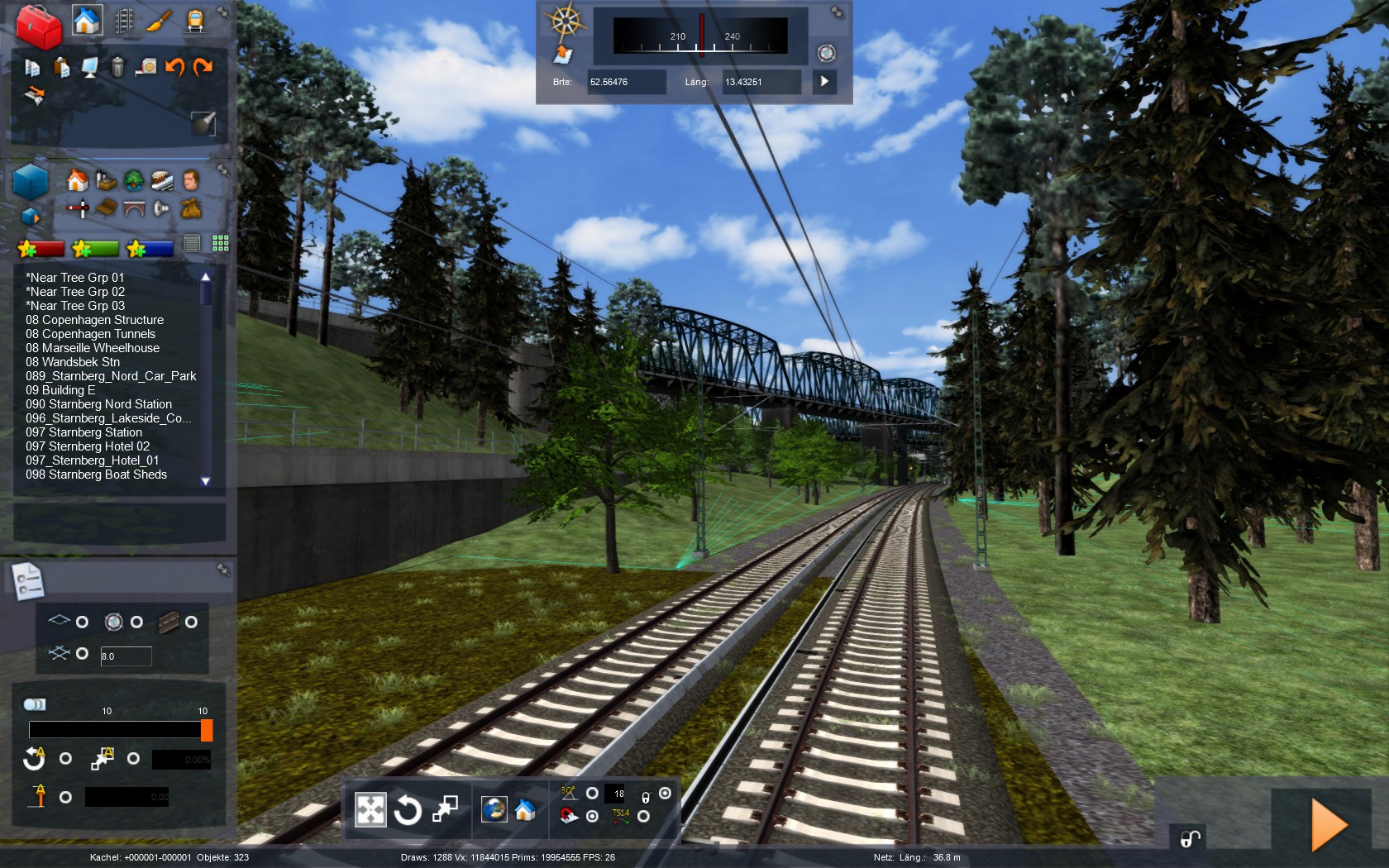1389x868 pixels.
Task: Select the paintbrush terrain tool tab
Action: (160, 21)
